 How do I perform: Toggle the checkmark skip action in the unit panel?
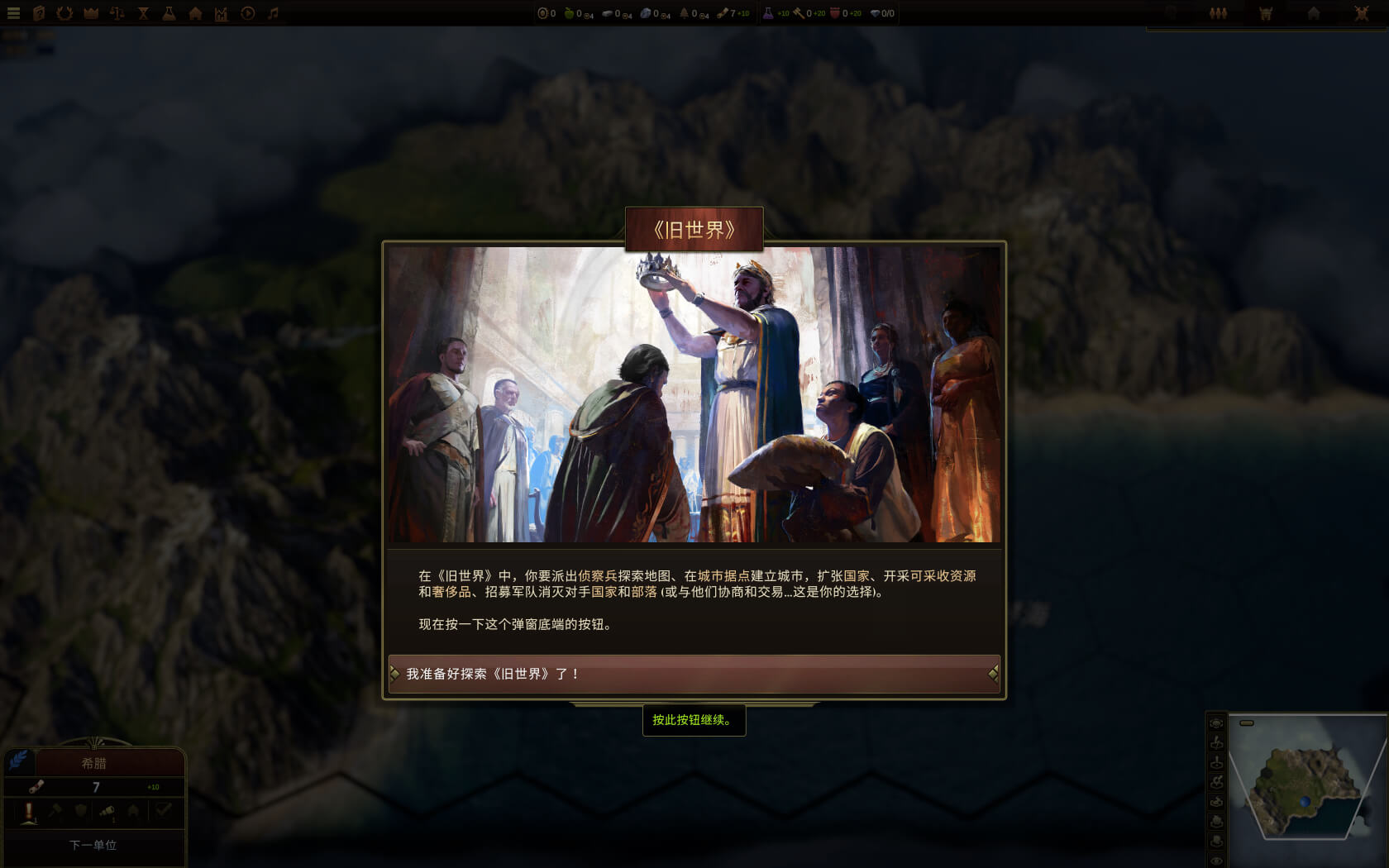pyautogui.click(x=163, y=812)
